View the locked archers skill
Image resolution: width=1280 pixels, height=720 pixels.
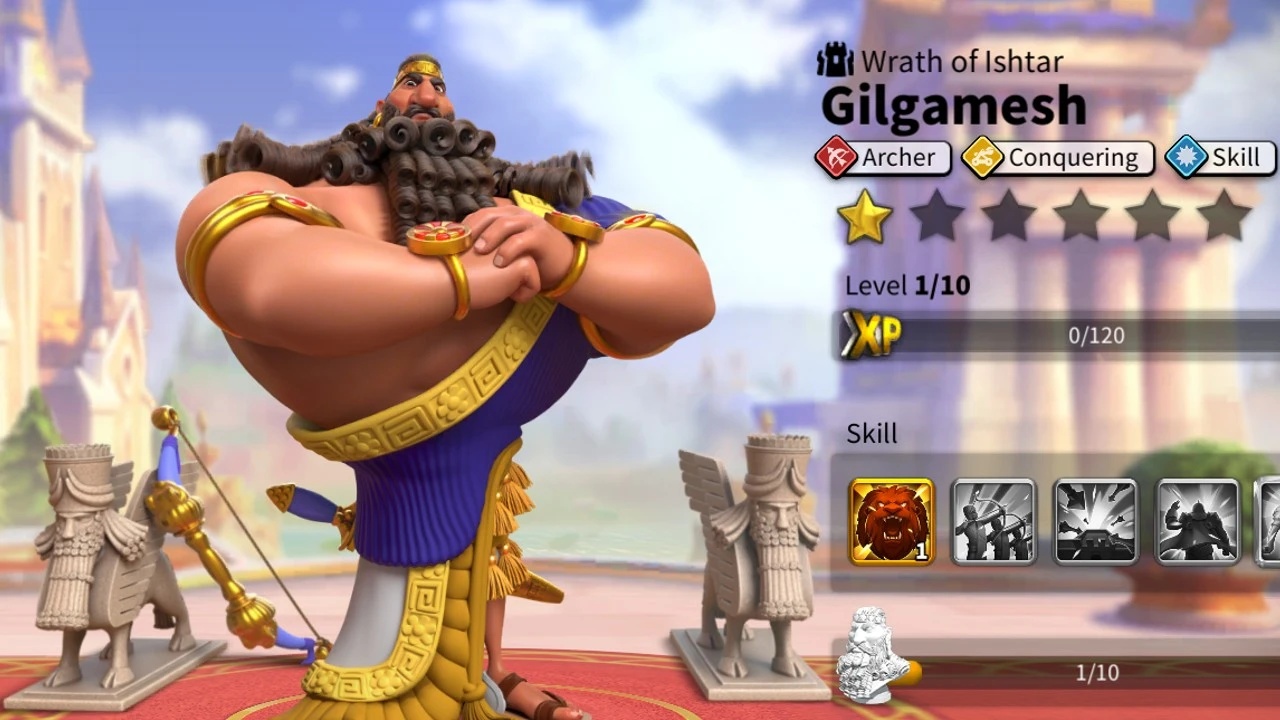point(993,521)
